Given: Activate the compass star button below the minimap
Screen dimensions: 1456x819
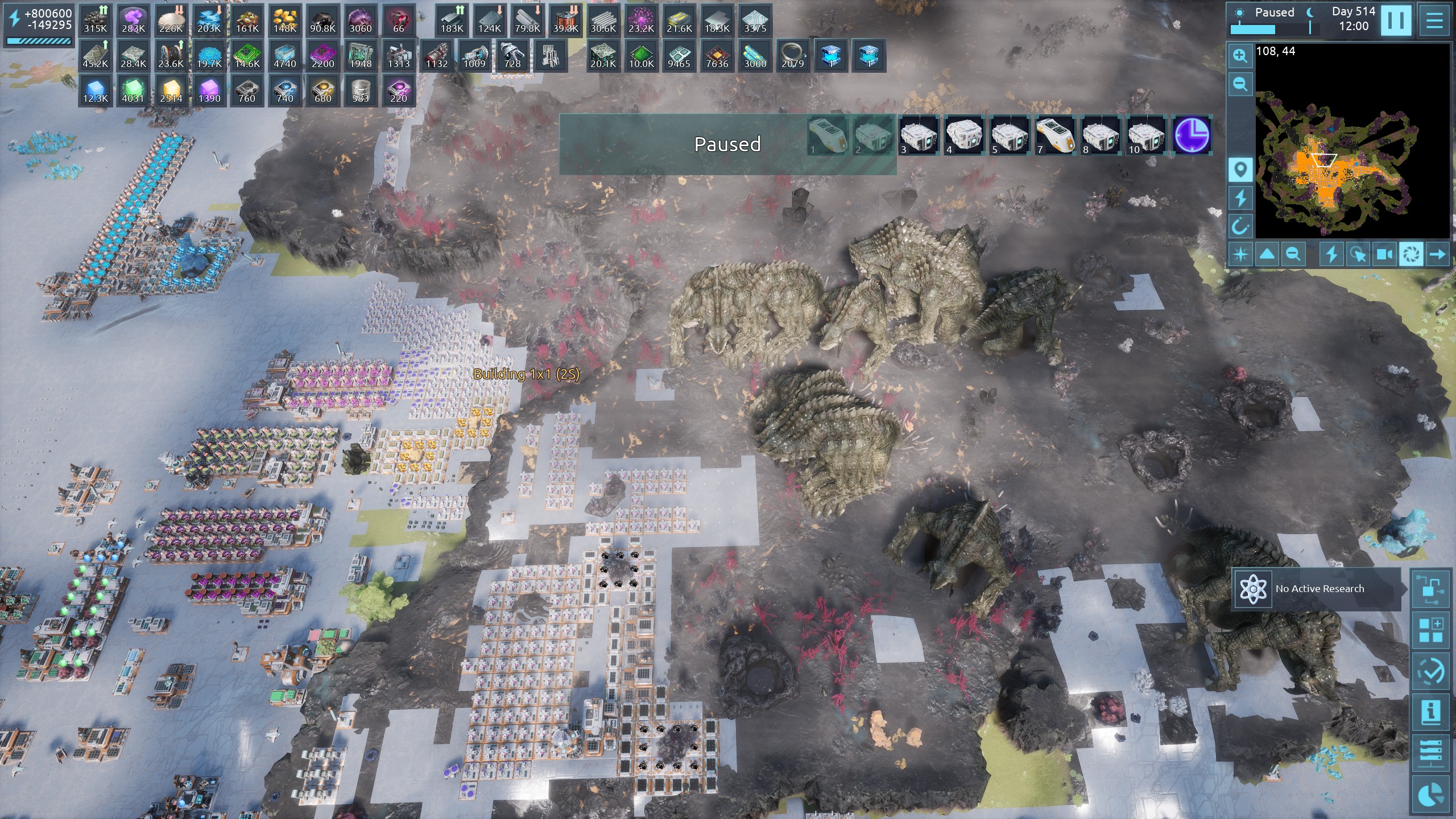Looking at the screenshot, I should coord(1240,254).
